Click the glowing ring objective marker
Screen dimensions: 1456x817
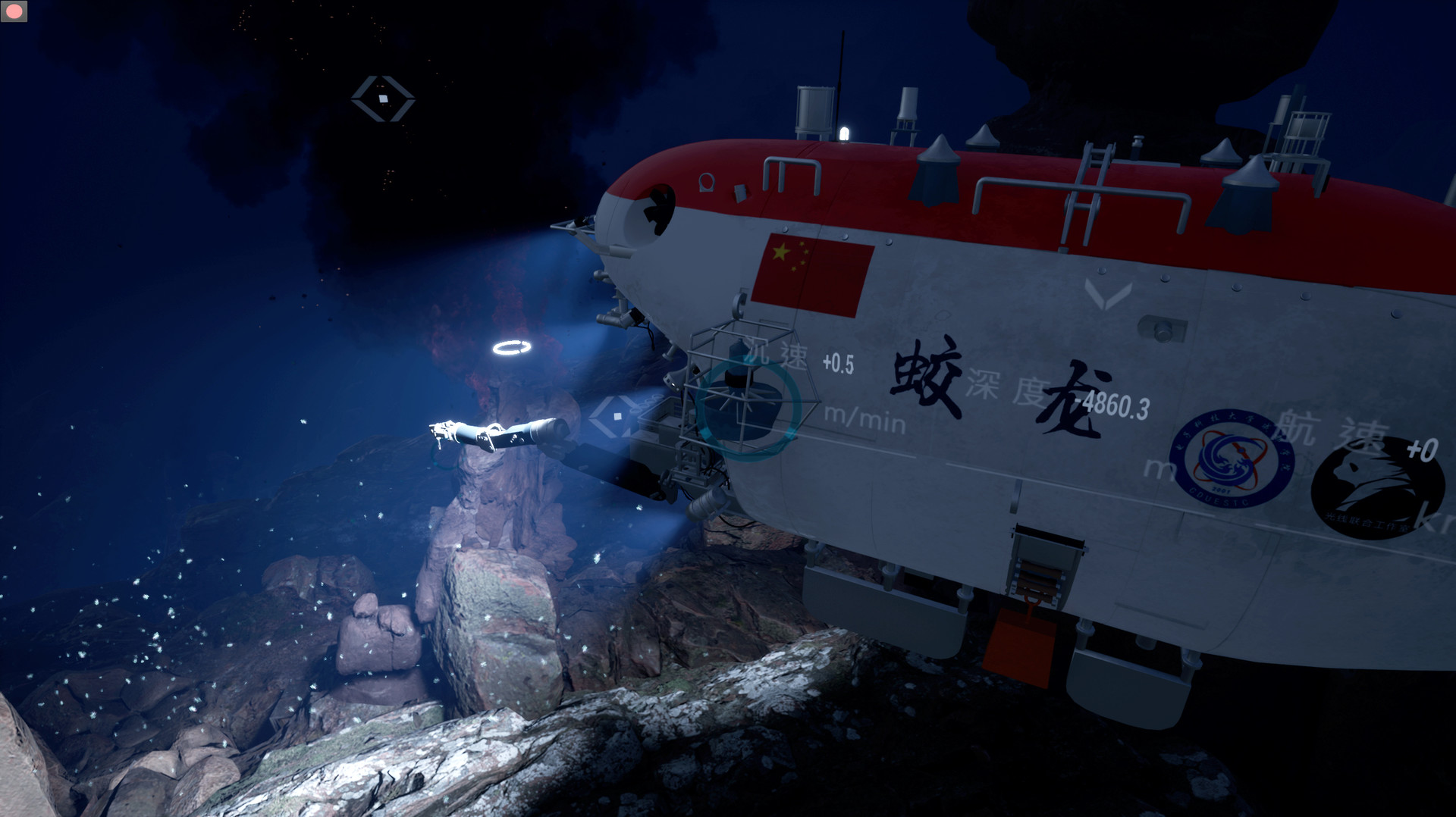[x=513, y=349]
